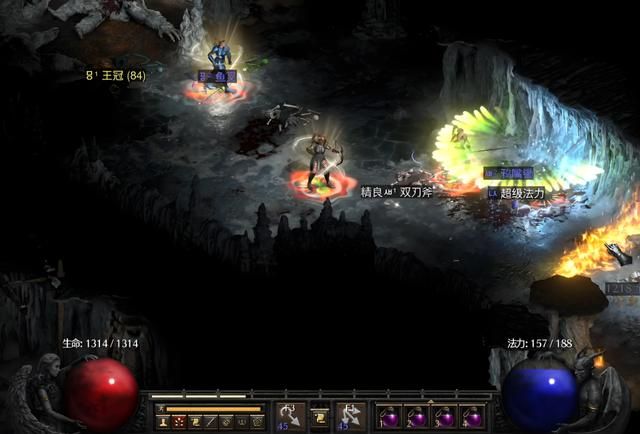This screenshot has height=434, width=640.
Task: Consume the purple potion in belt slot 4
Action: pos(471,416)
